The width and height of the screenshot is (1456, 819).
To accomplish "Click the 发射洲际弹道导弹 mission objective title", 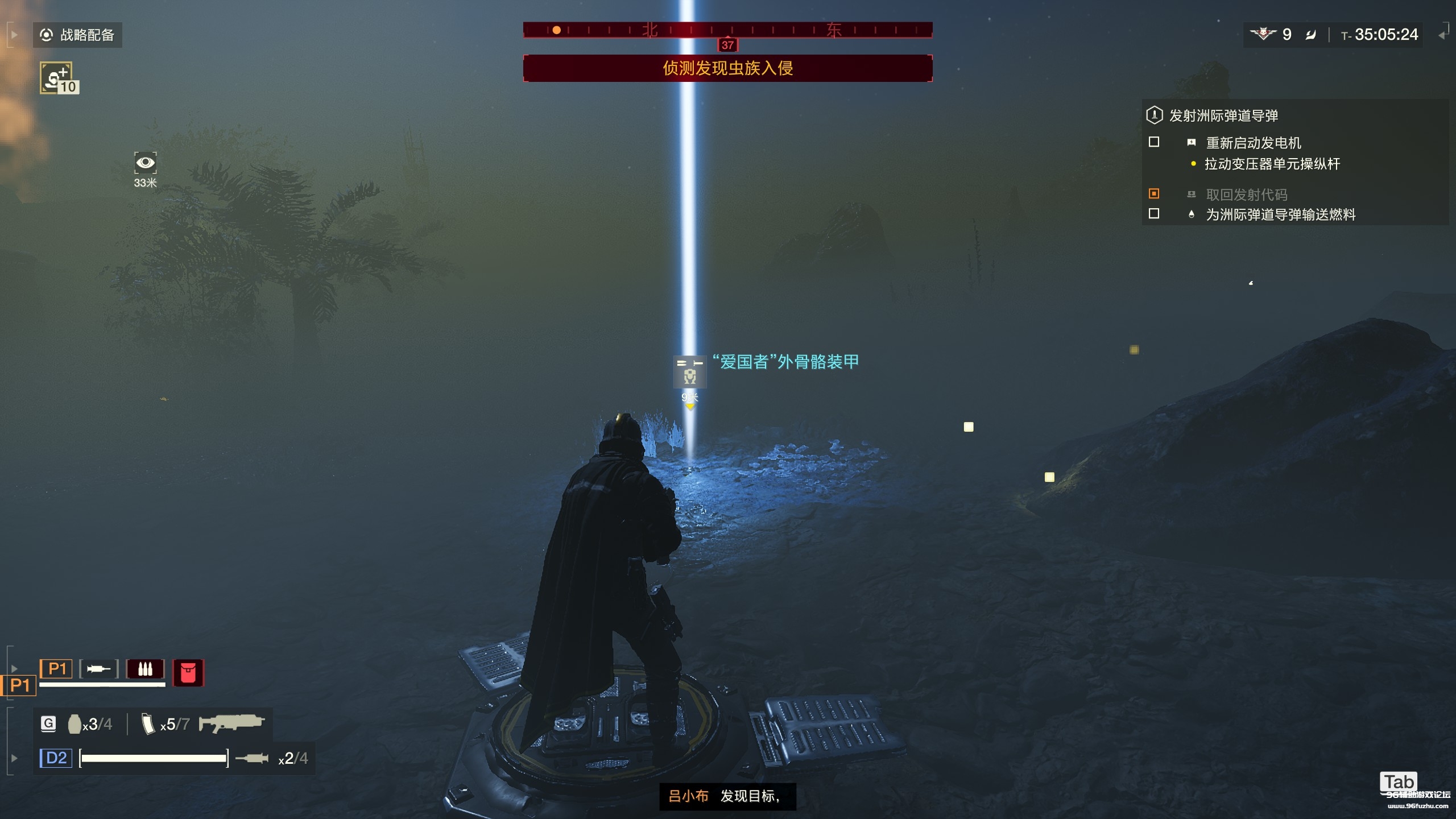I will click(1223, 115).
